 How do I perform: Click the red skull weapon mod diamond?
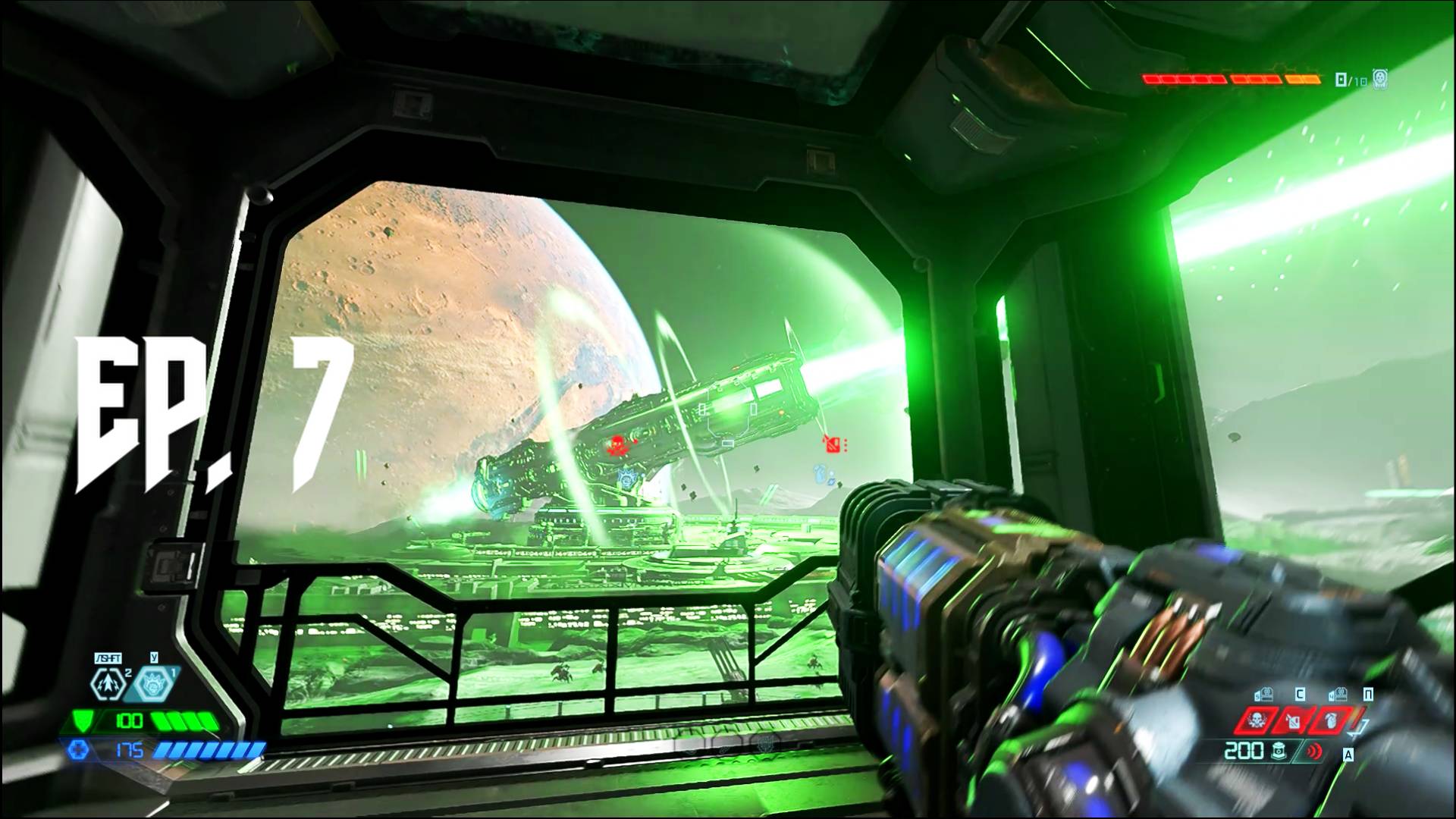click(1255, 720)
